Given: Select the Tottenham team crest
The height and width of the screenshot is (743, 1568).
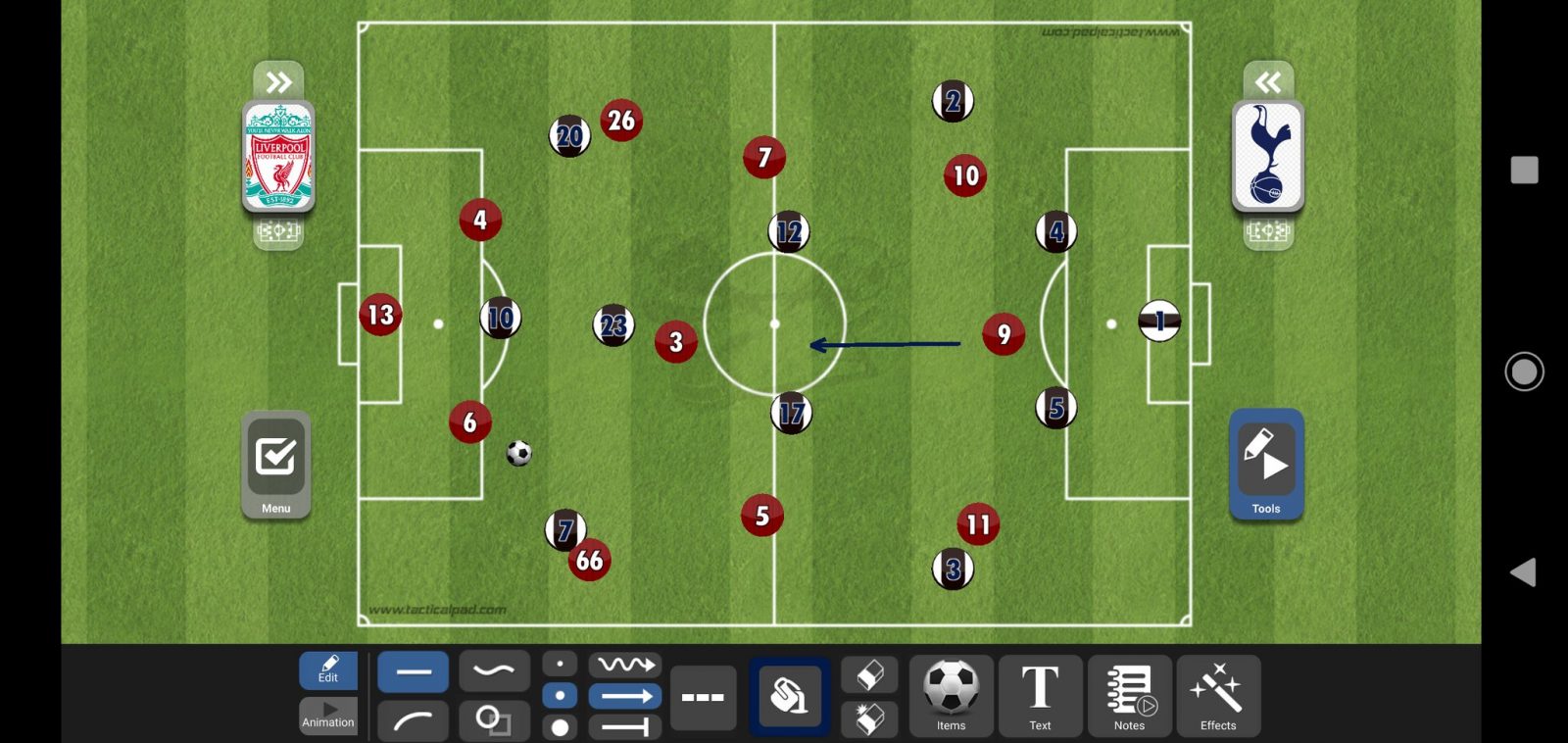Looking at the screenshot, I should 1267,157.
